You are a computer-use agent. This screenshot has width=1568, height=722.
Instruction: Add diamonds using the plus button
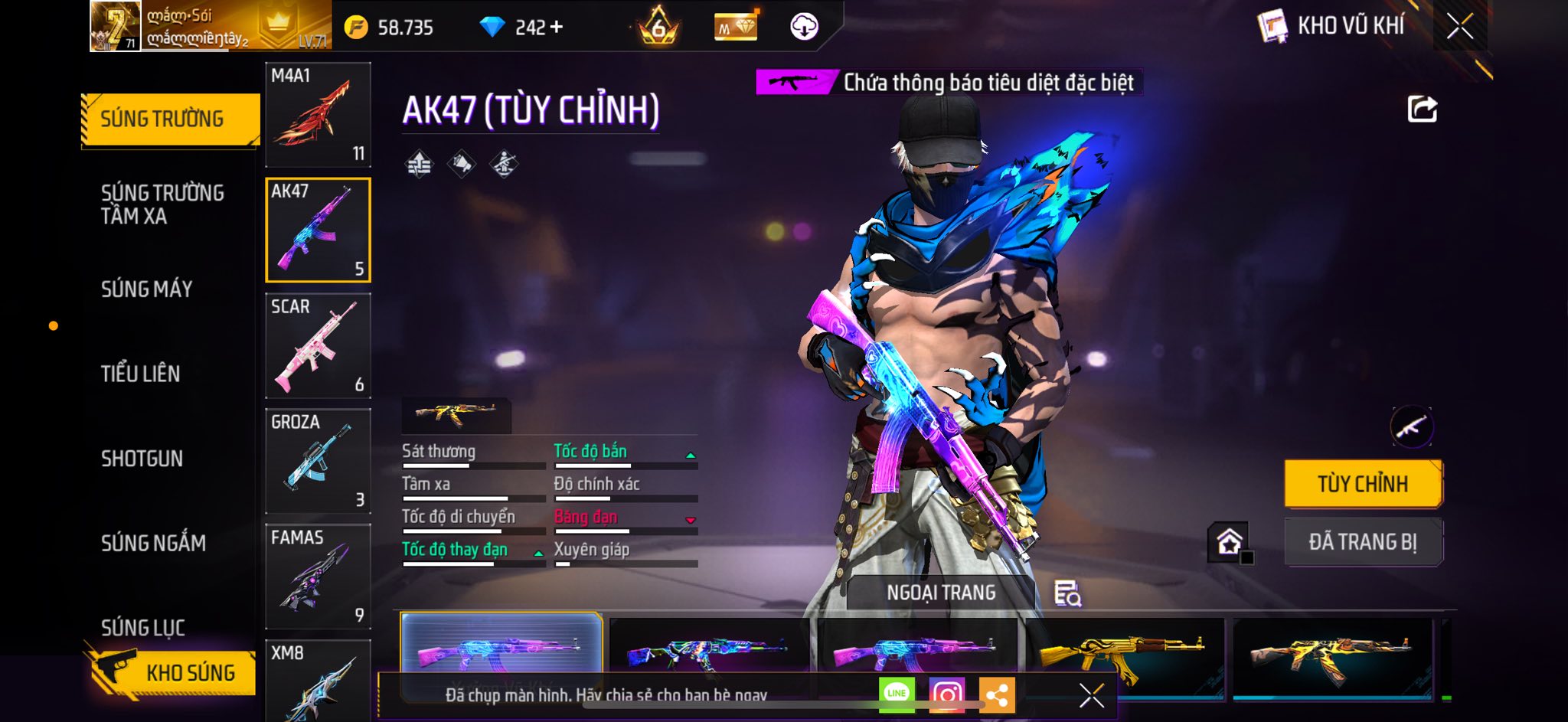pyautogui.click(x=557, y=28)
